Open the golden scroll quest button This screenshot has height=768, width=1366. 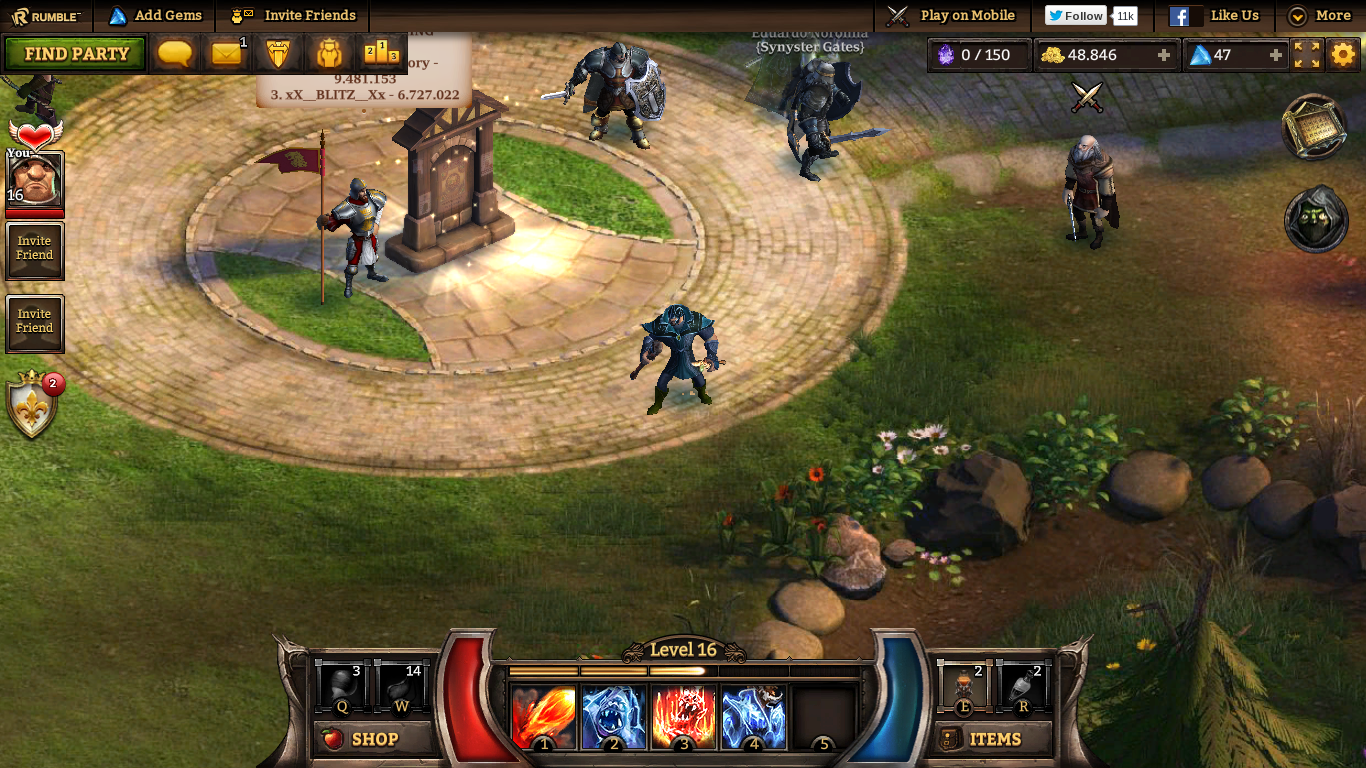(1315, 127)
